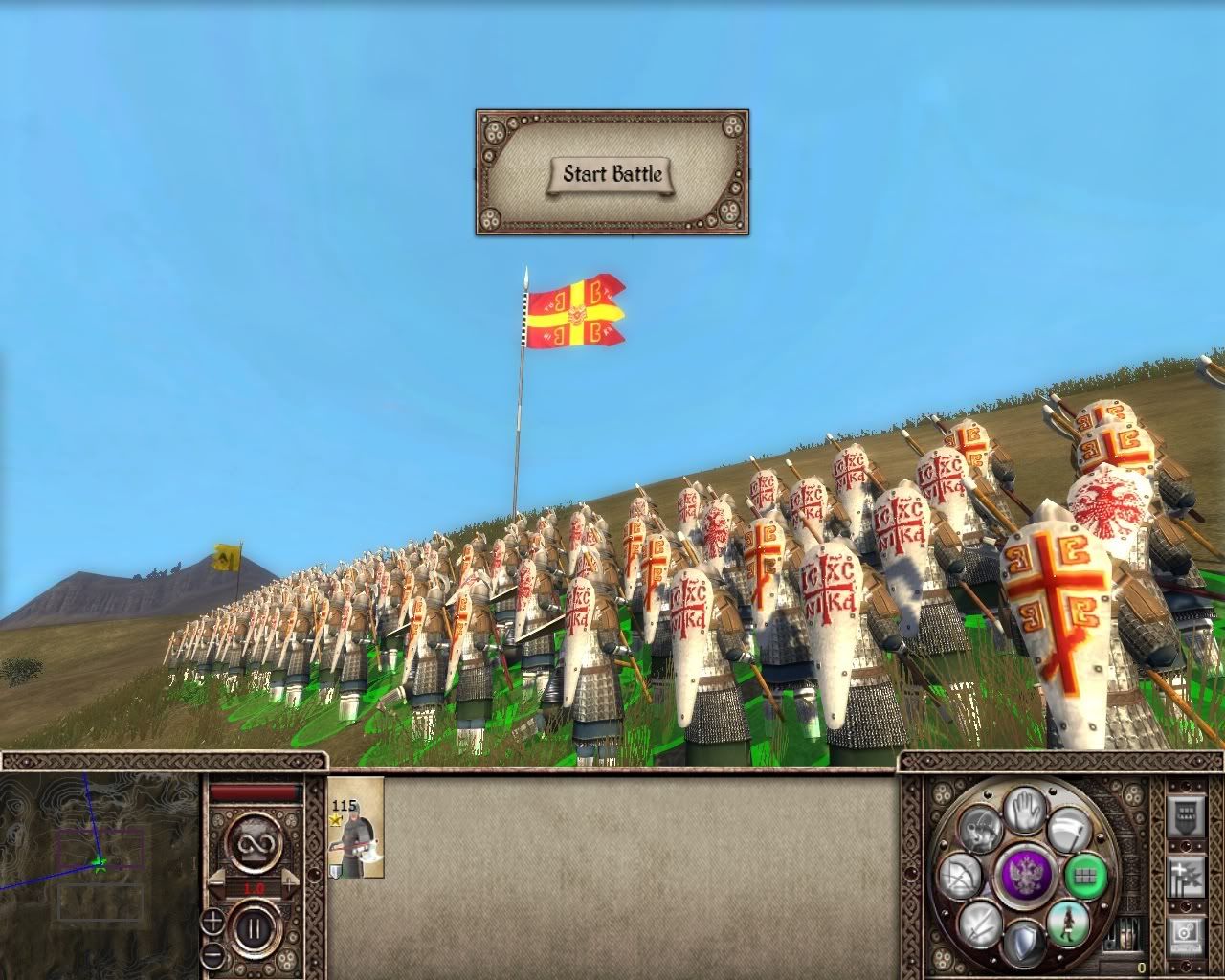Toggle the green formation grid button
This screenshot has width=1225, height=980.
[1084, 875]
